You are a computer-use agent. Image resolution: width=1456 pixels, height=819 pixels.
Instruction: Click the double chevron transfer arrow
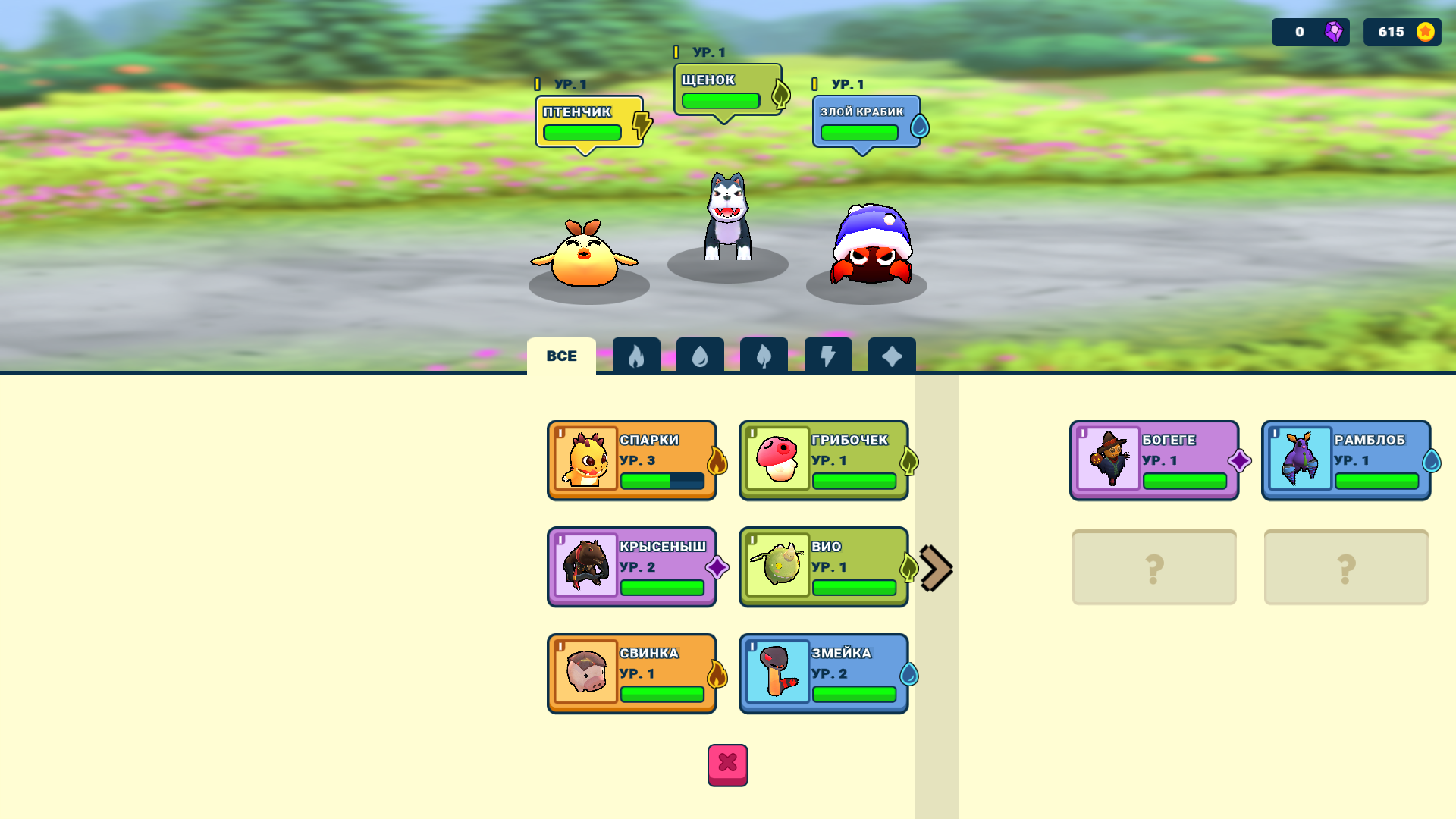click(x=935, y=567)
